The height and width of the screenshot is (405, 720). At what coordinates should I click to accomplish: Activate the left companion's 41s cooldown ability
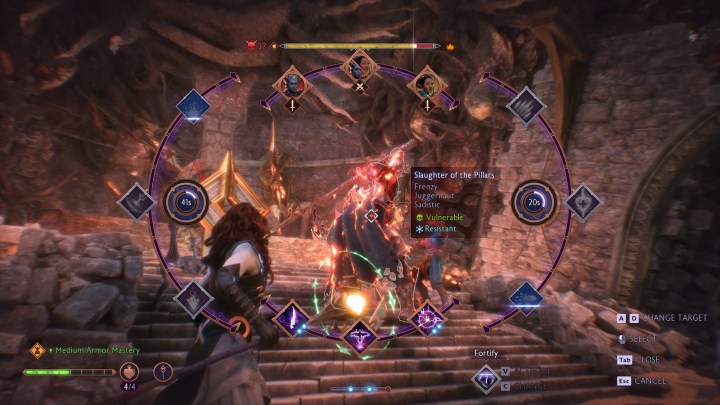[186, 202]
